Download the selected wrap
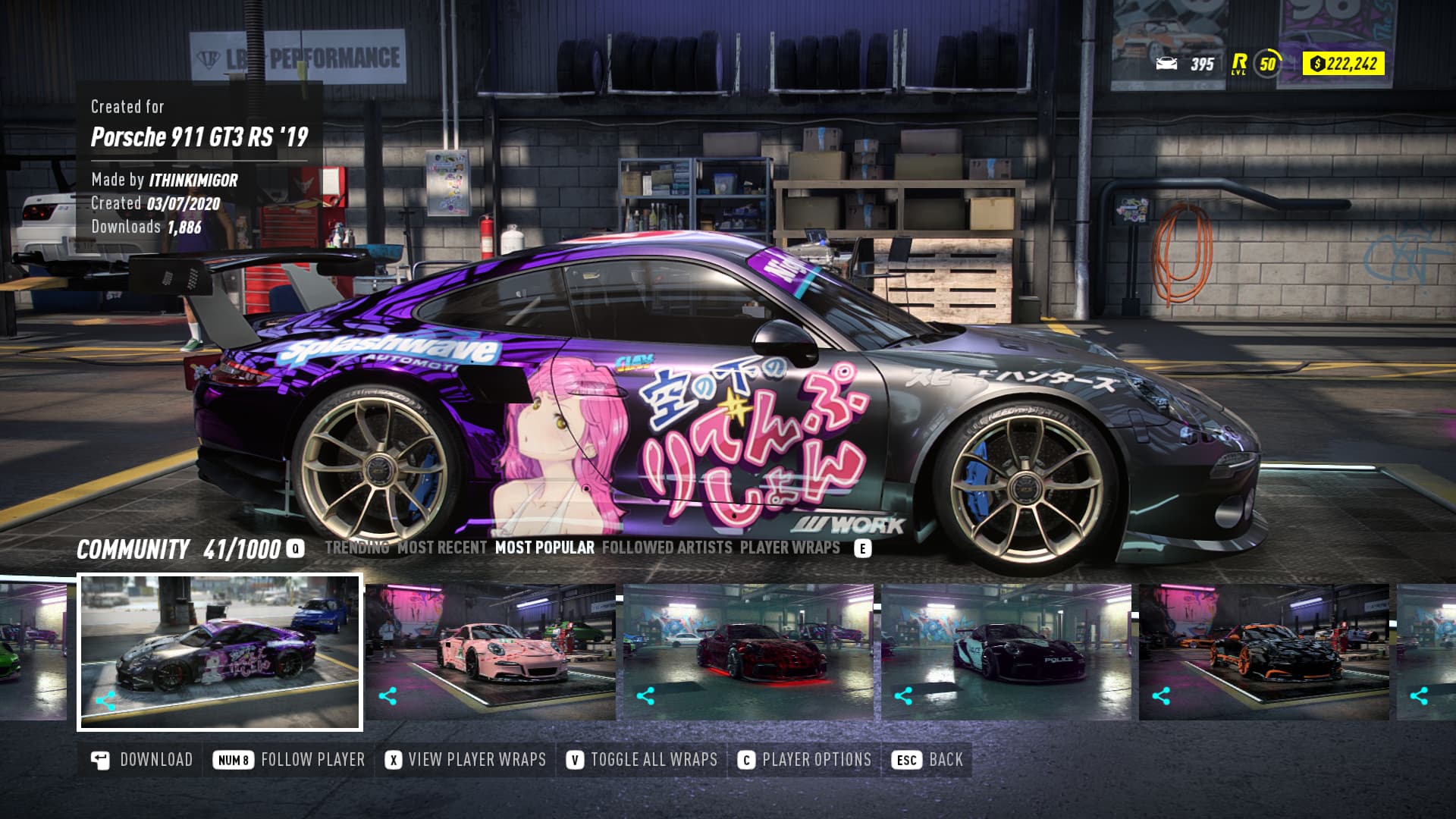 (142, 760)
